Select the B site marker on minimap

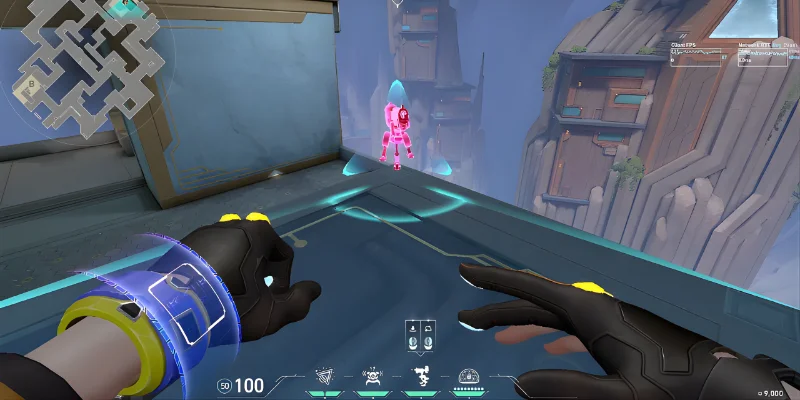click(x=29, y=84)
